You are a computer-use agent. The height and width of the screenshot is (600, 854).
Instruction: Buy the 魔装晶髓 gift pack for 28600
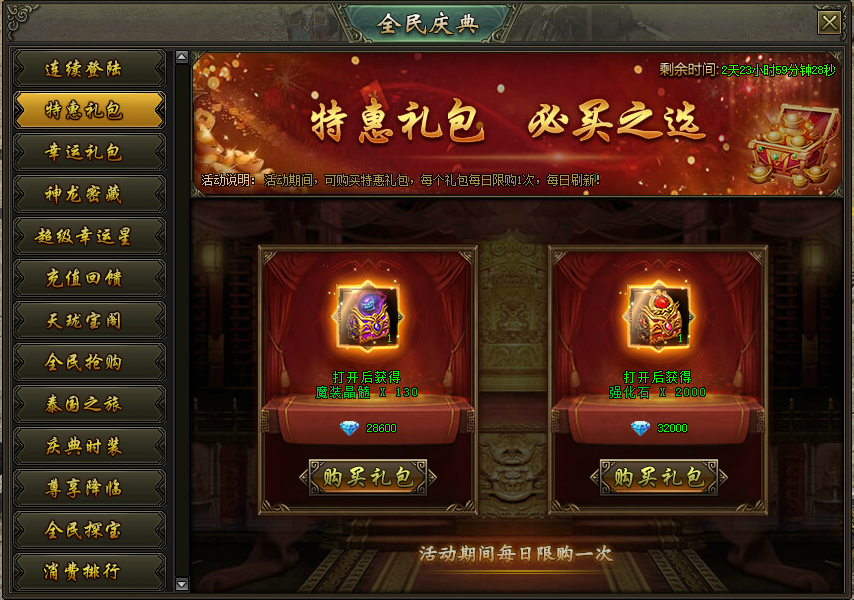tap(368, 477)
